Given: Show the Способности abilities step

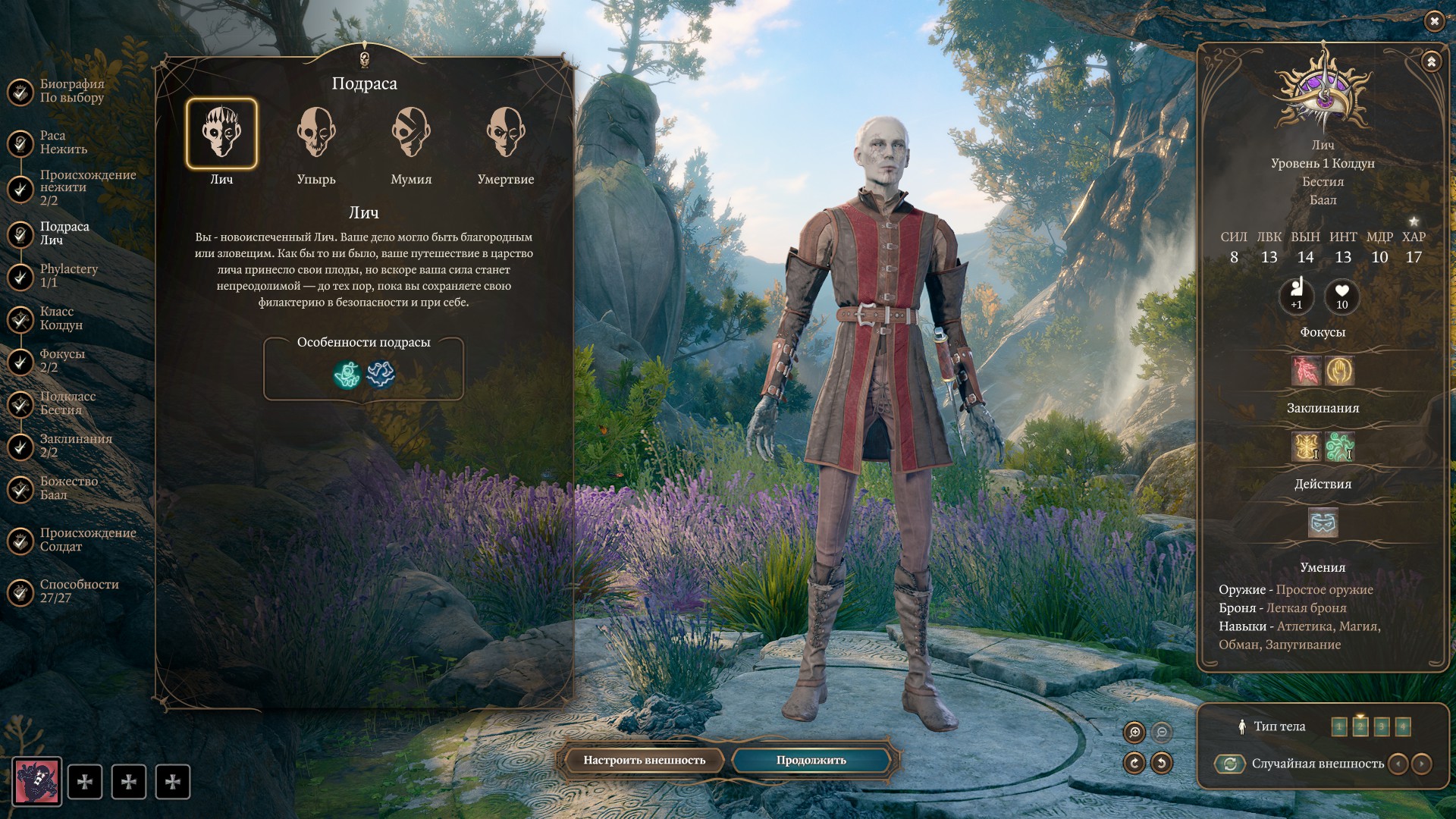Looking at the screenshot, I should click(x=79, y=591).
